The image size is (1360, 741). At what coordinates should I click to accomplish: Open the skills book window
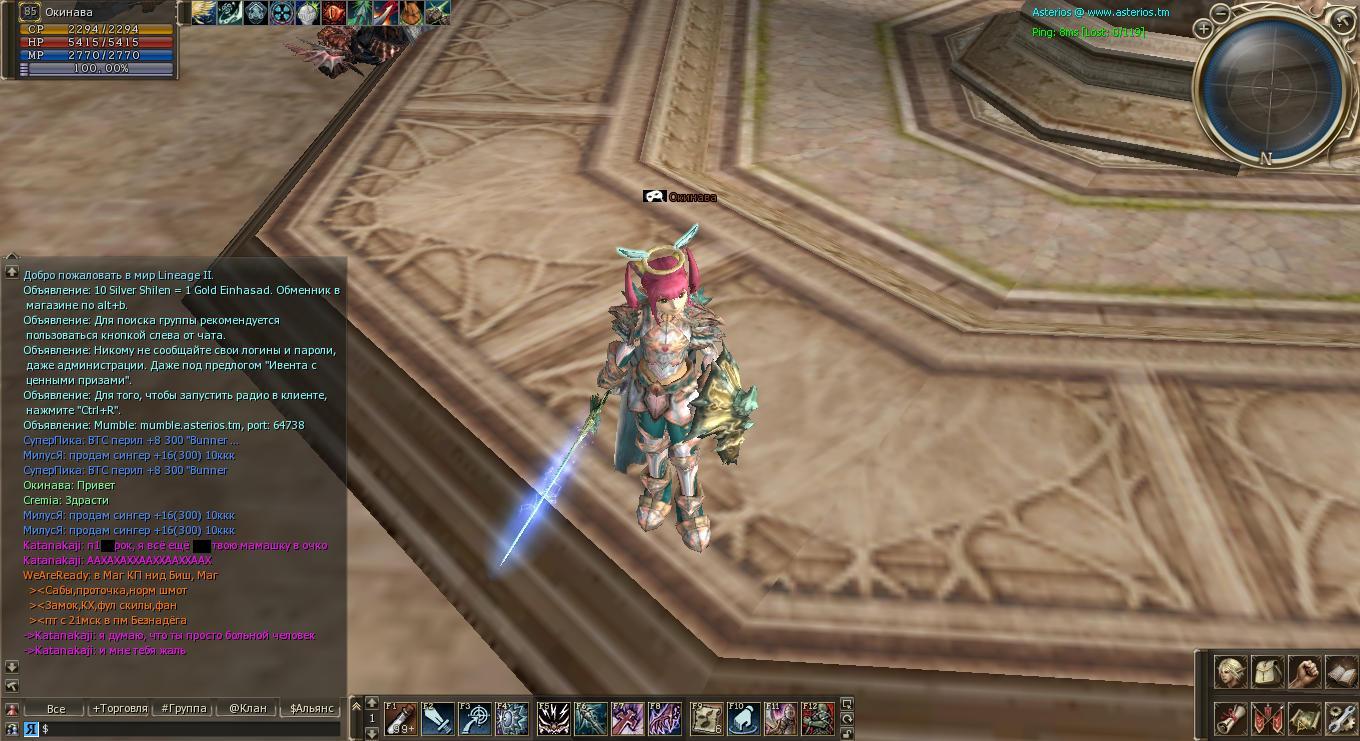pyautogui.click(x=1341, y=672)
